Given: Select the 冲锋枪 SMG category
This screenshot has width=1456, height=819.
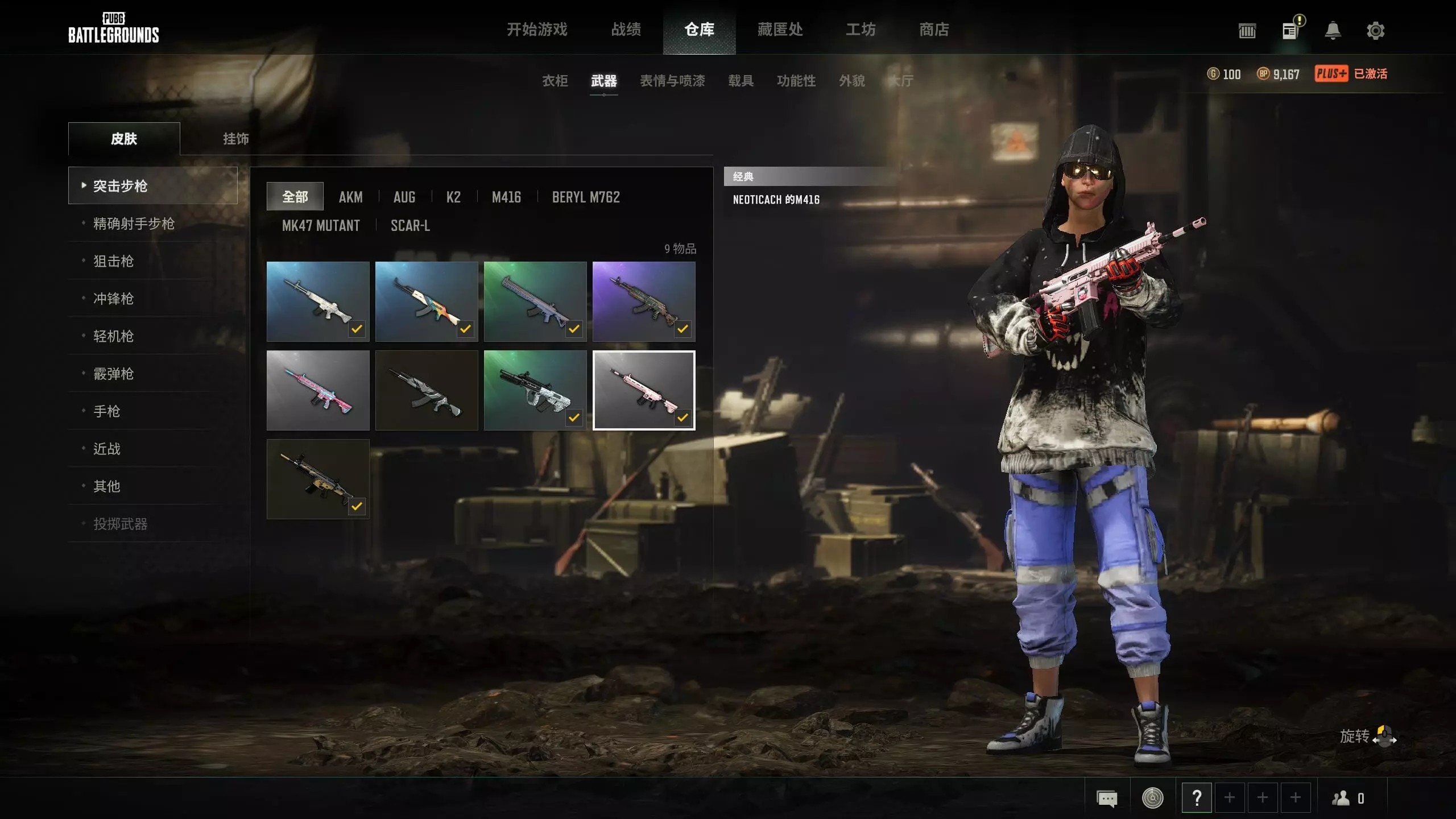Looking at the screenshot, I should pos(113,299).
